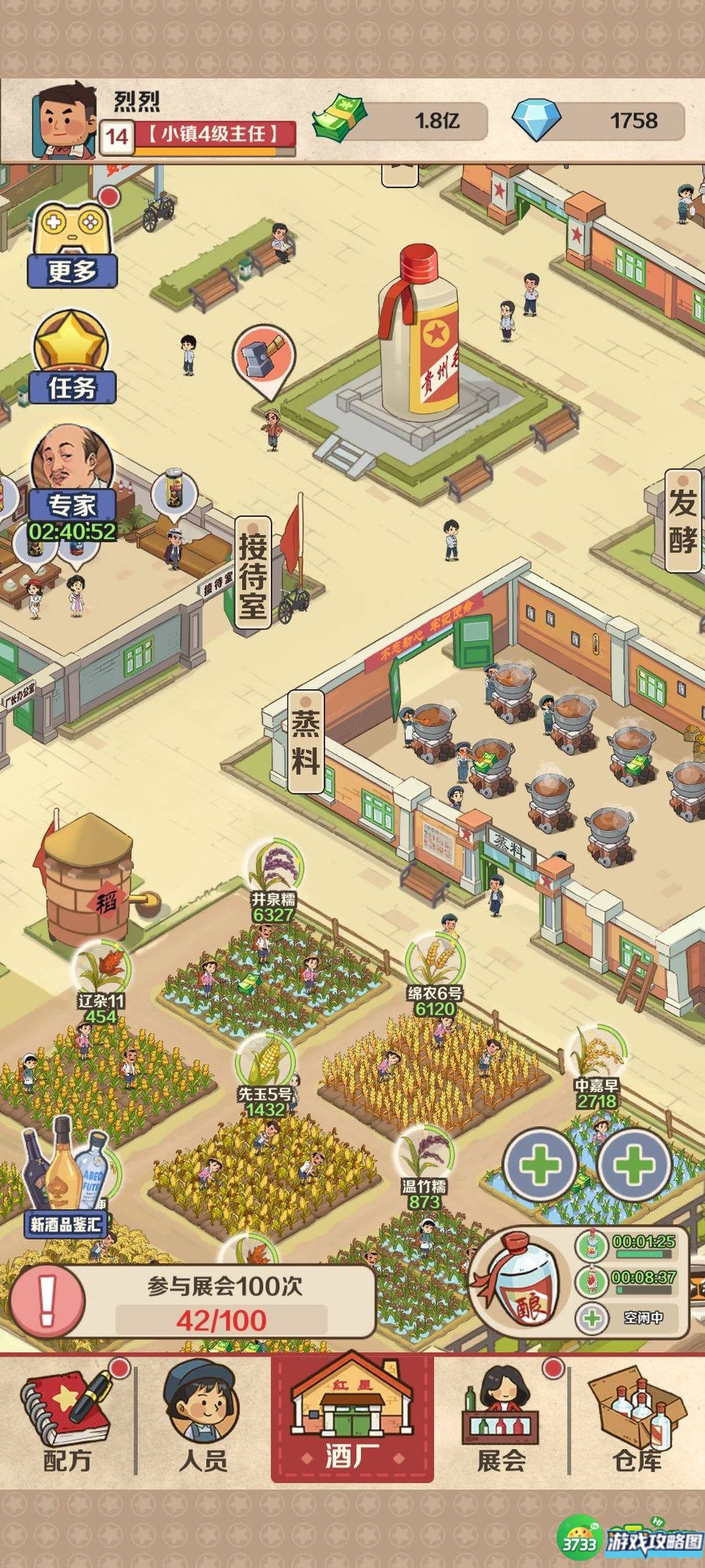The image size is (705, 1568).
Task: Select the 先玉5号 corn crop bubble
Action: click(265, 1063)
